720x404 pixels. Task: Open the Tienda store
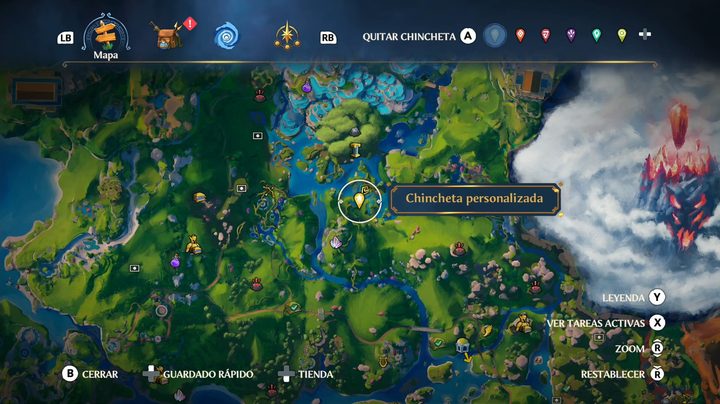tap(286, 374)
